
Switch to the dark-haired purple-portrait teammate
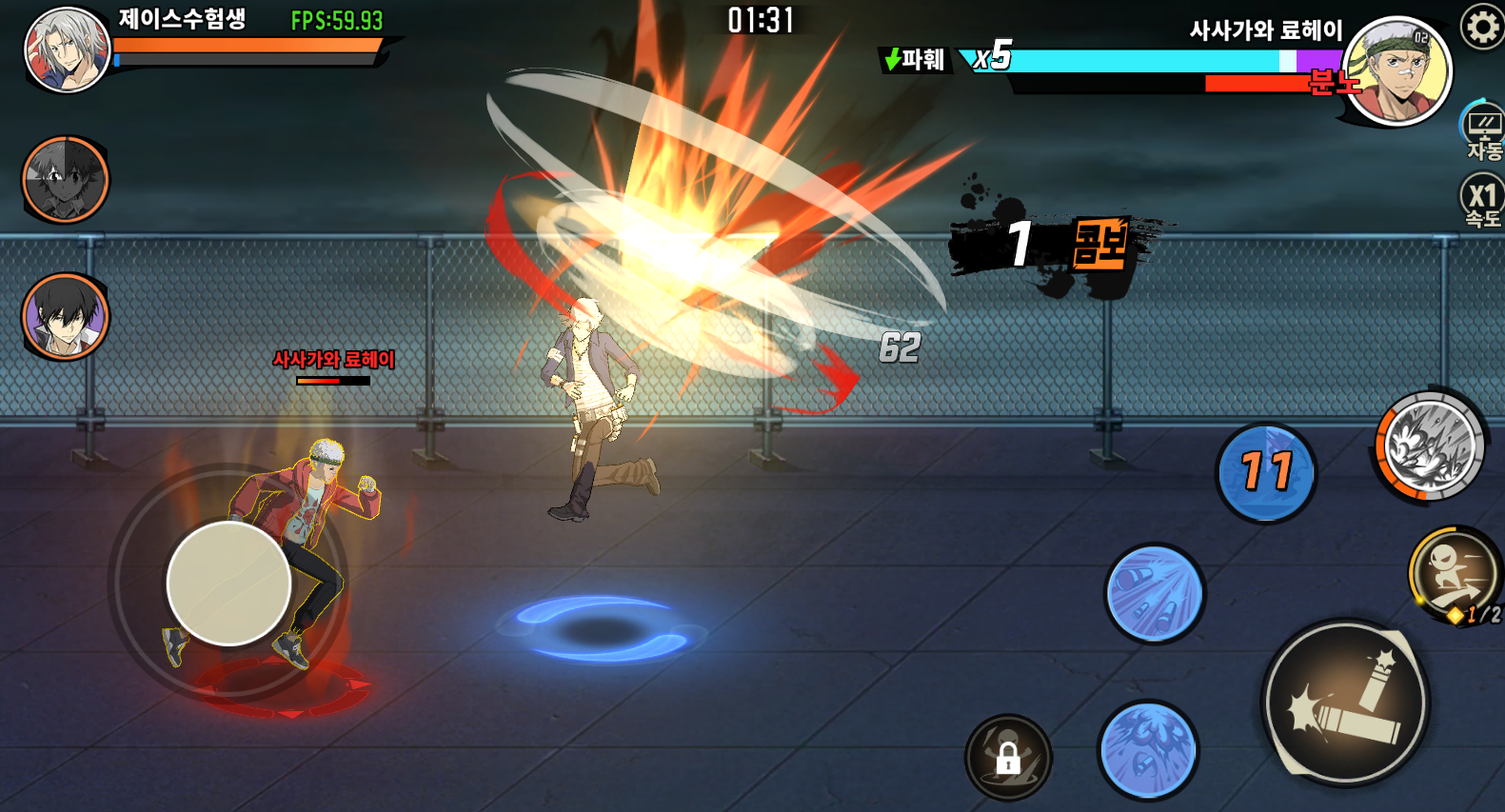pyautogui.click(x=66, y=317)
